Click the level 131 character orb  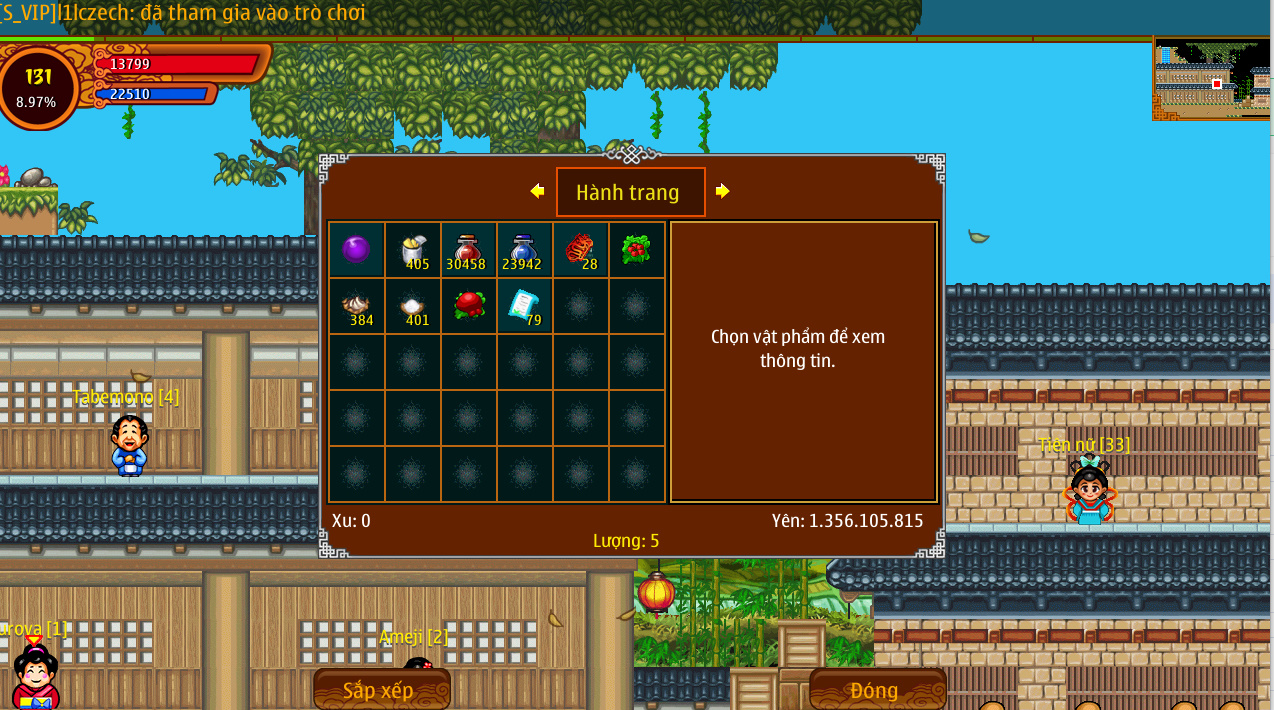point(38,87)
